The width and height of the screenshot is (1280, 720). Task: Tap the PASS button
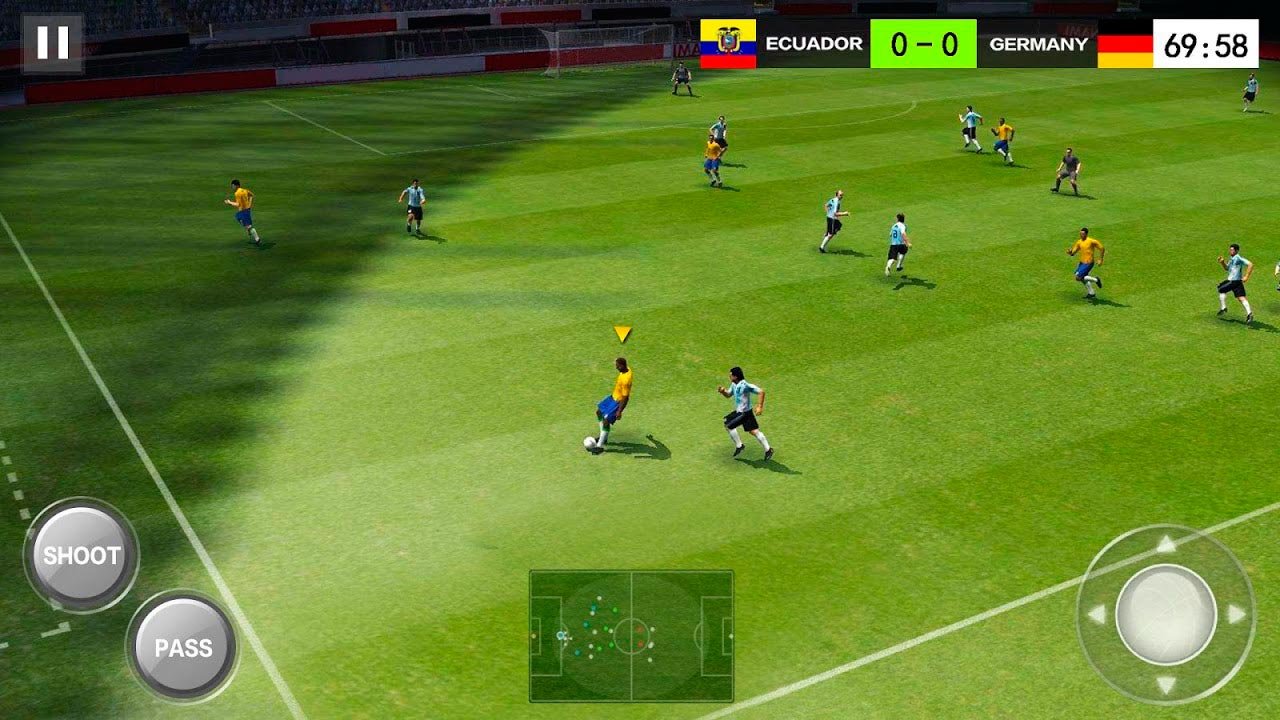[183, 647]
